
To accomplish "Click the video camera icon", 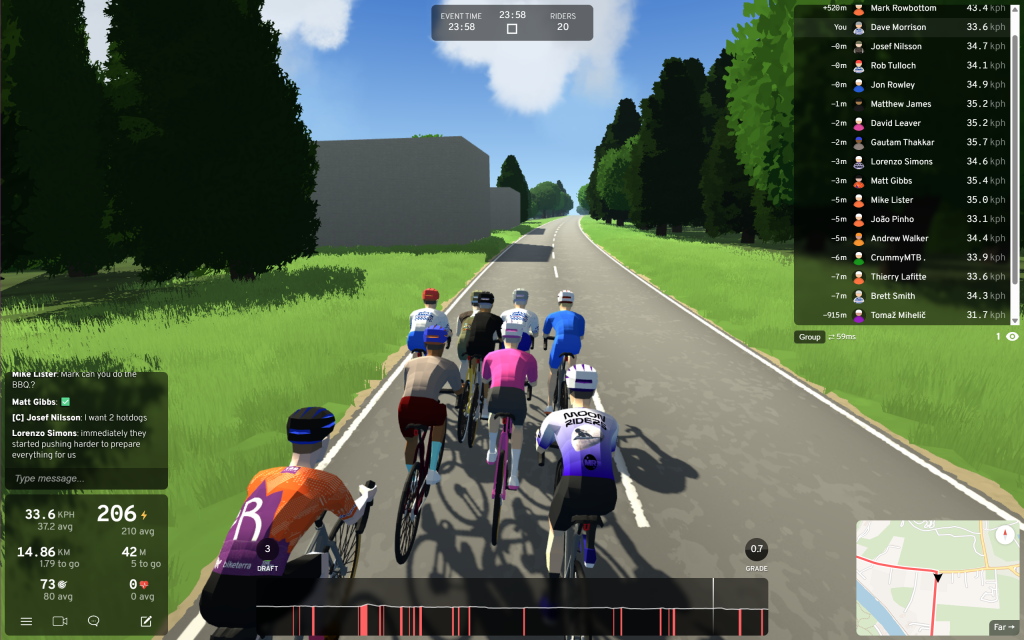I will pyautogui.click(x=59, y=621).
